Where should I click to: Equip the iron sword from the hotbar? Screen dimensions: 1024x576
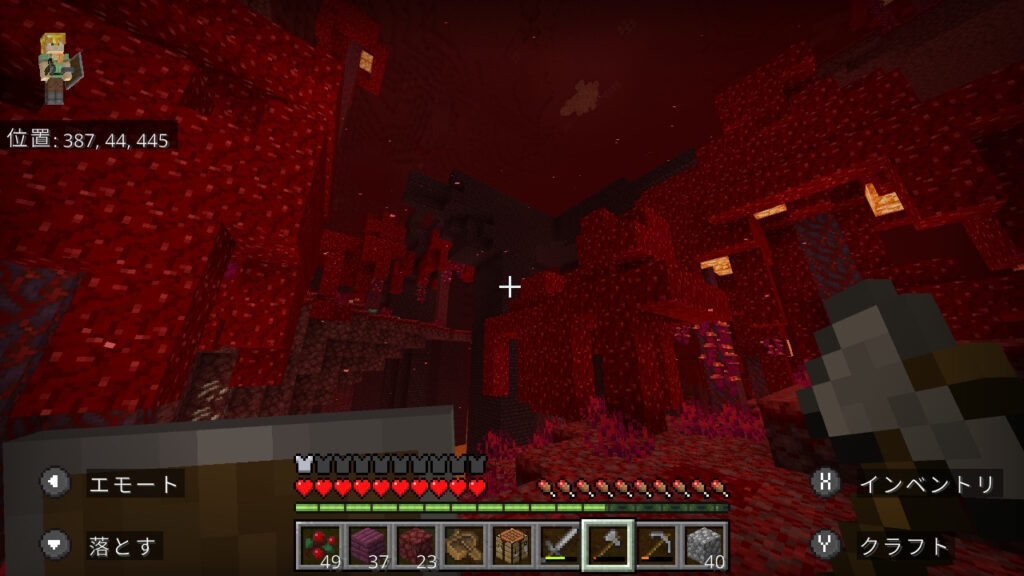558,544
